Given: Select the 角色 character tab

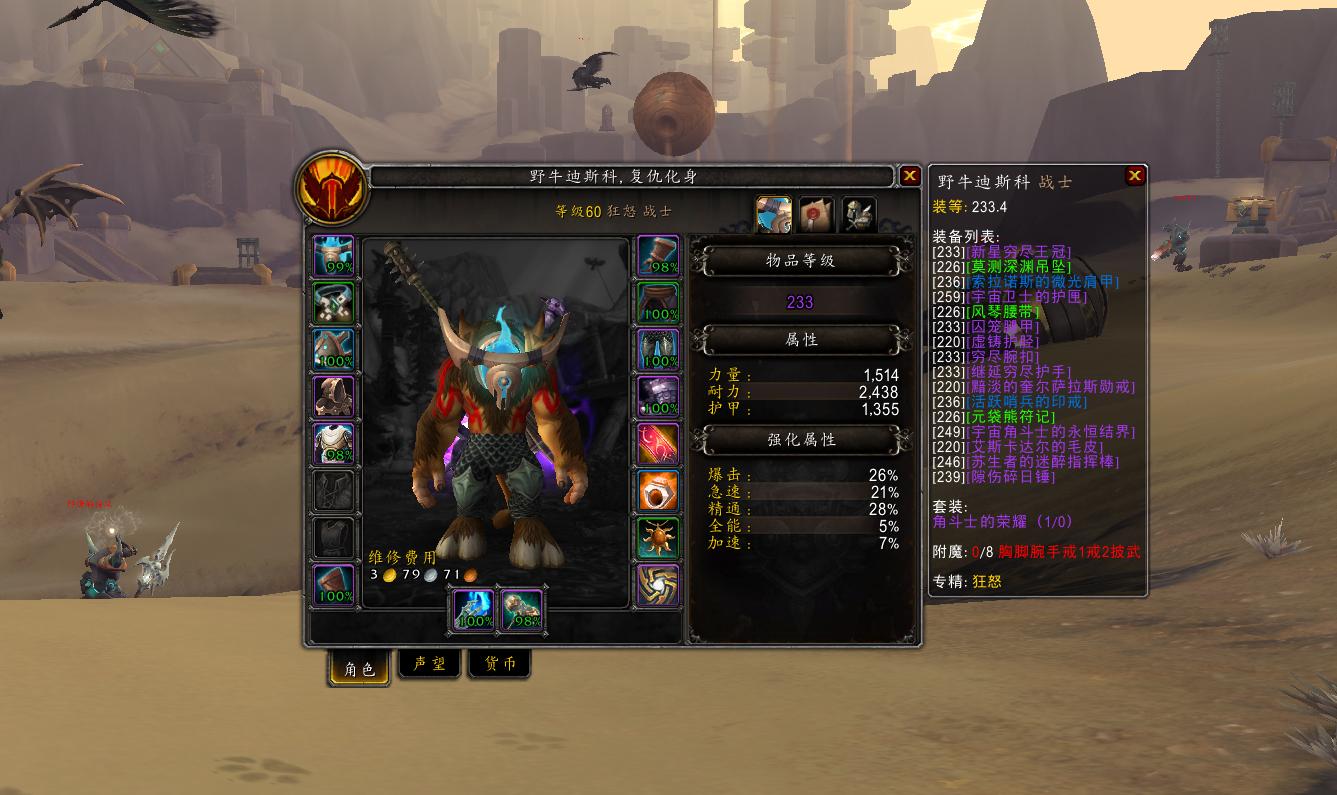Looking at the screenshot, I should (x=358, y=663).
